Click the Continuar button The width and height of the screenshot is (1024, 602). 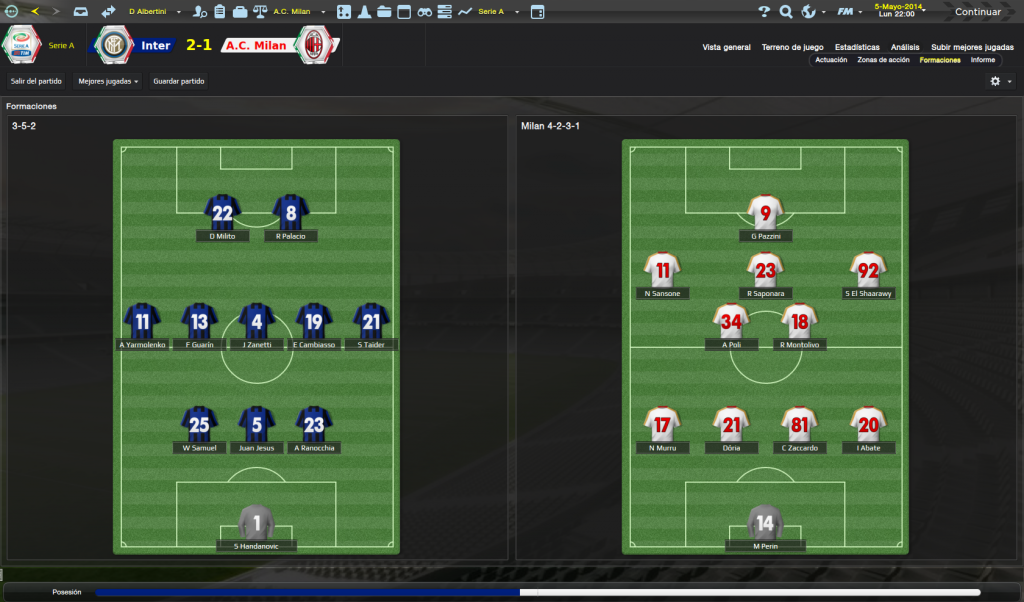click(x=976, y=12)
